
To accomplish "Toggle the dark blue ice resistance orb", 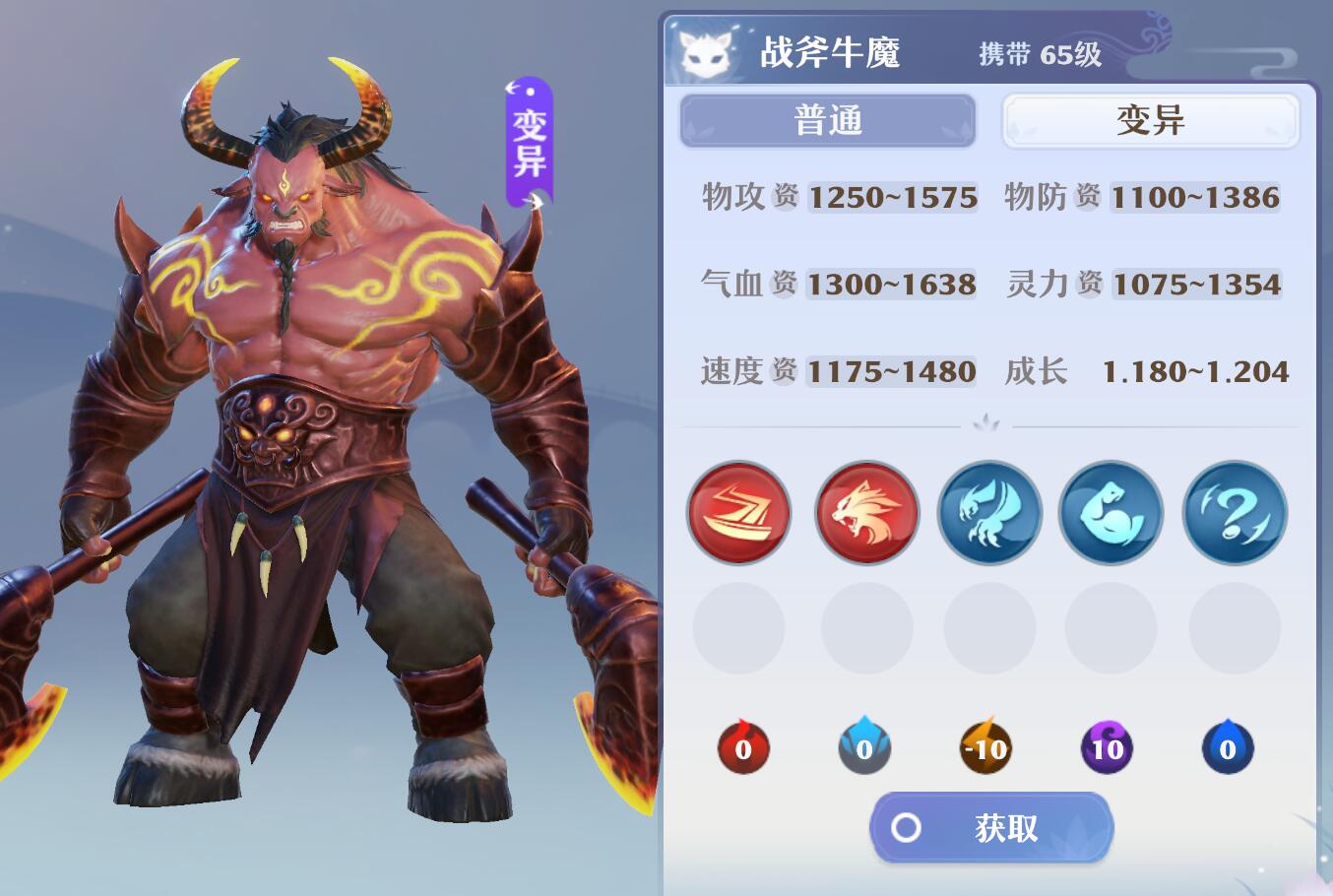I will (1228, 747).
